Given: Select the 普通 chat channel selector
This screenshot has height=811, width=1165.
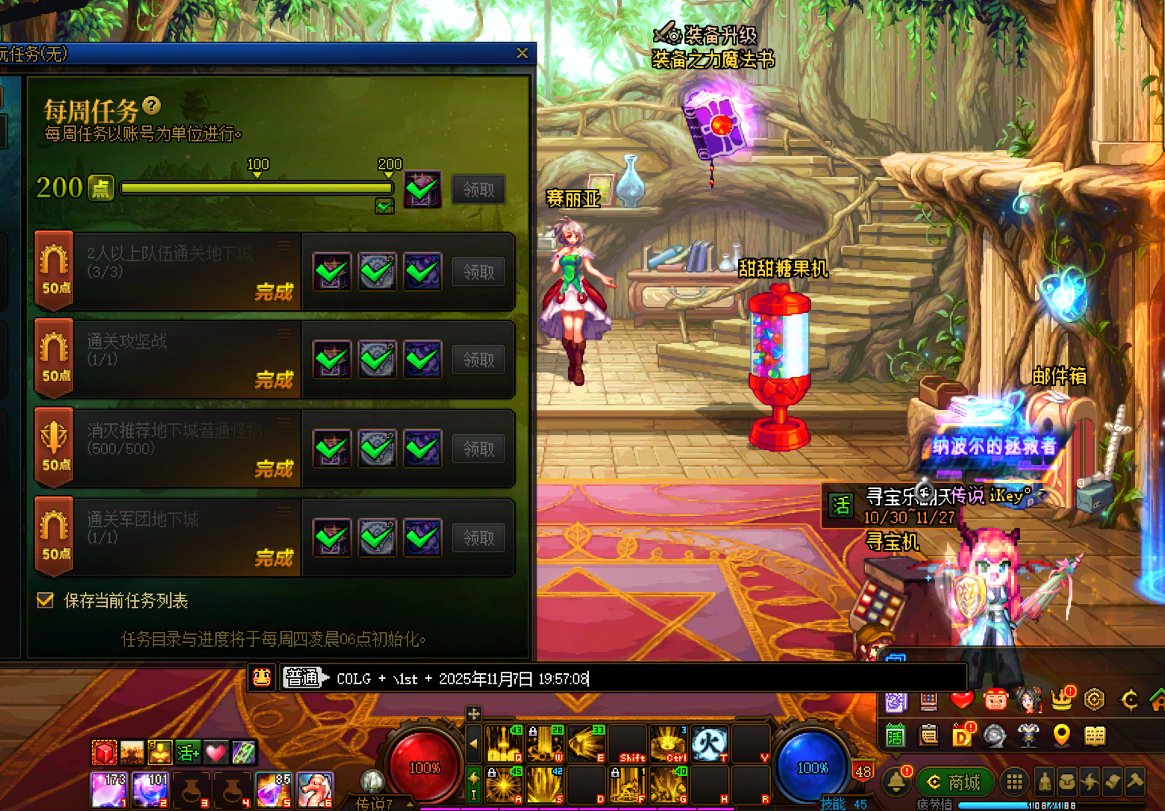Looking at the screenshot, I should point(302,678).
